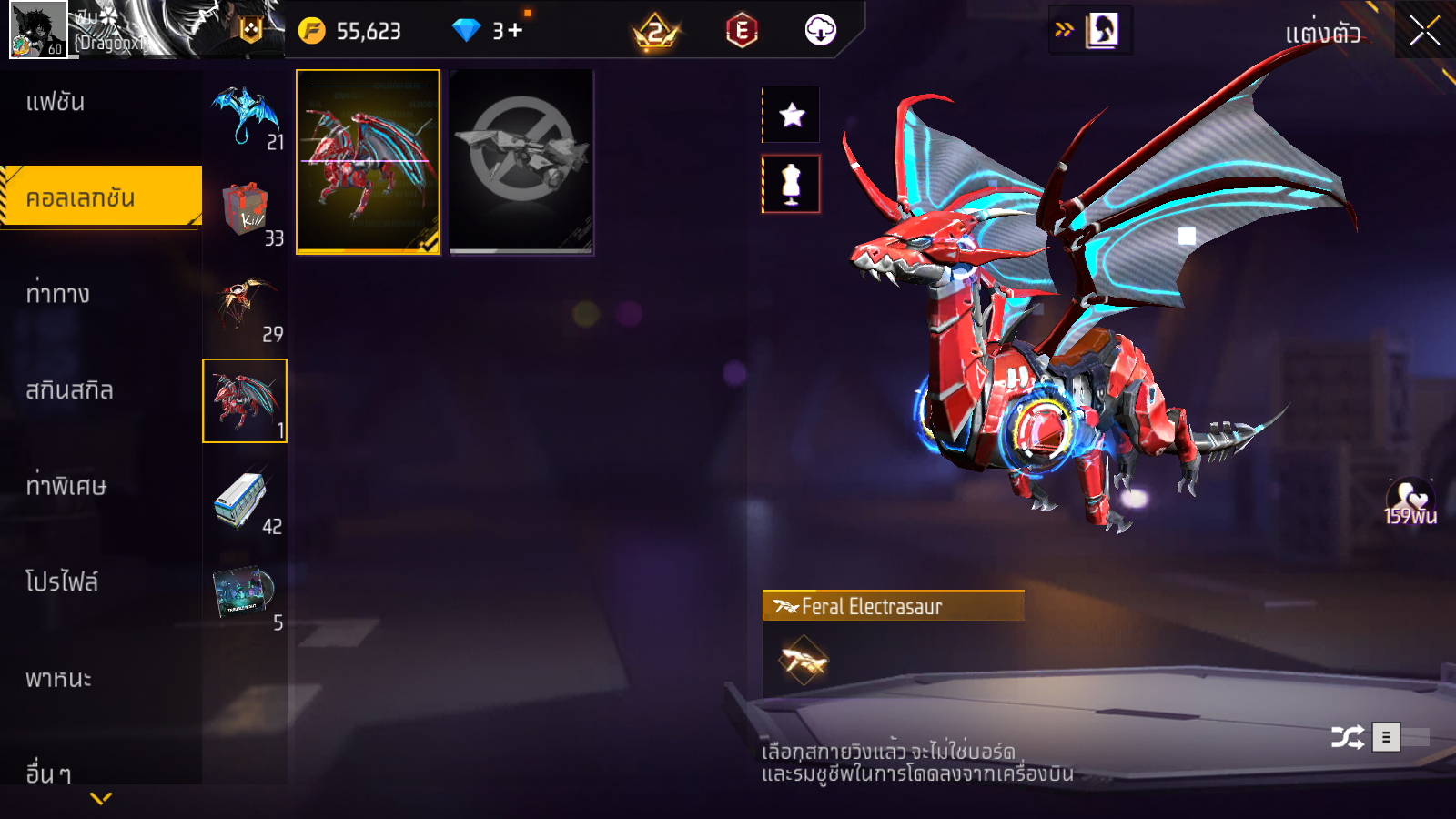Open the แต่งตัว outfit menu
The height and width of the screenshot is (819, 1456).
pyautogui.click(x=1322, y=34)
